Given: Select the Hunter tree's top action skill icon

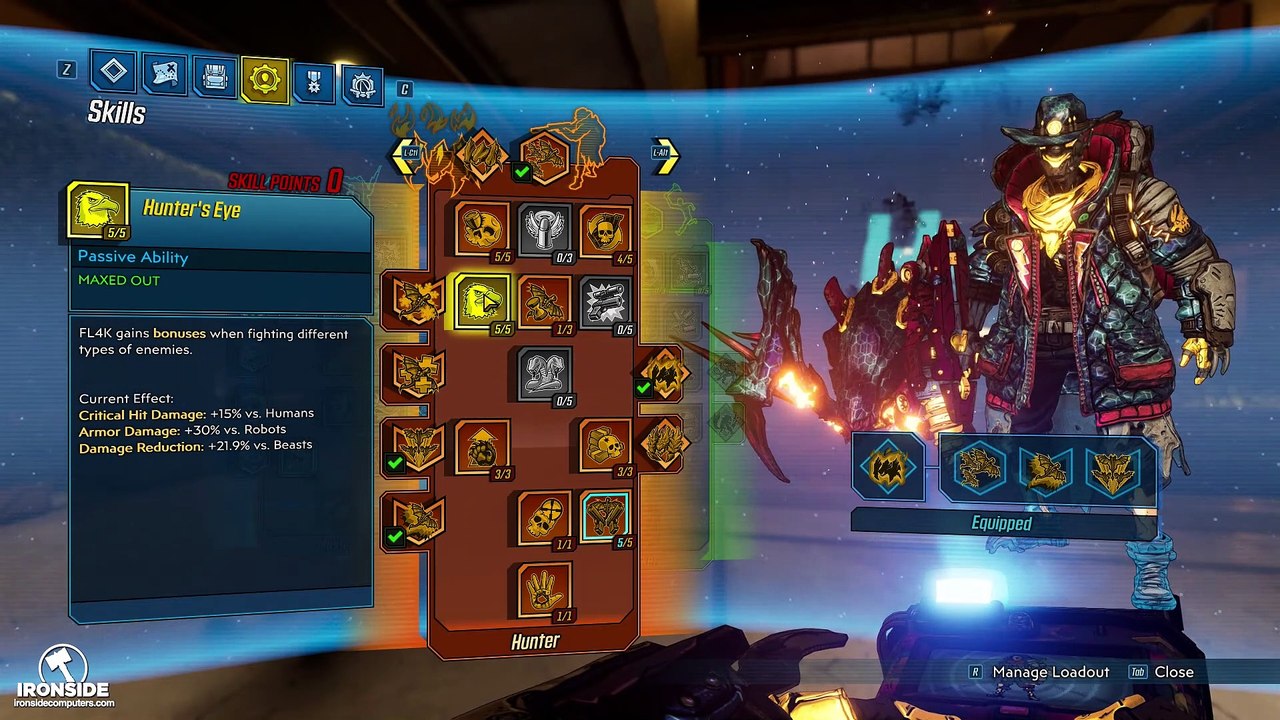Looking at the screenshot, I should point(545,157).
